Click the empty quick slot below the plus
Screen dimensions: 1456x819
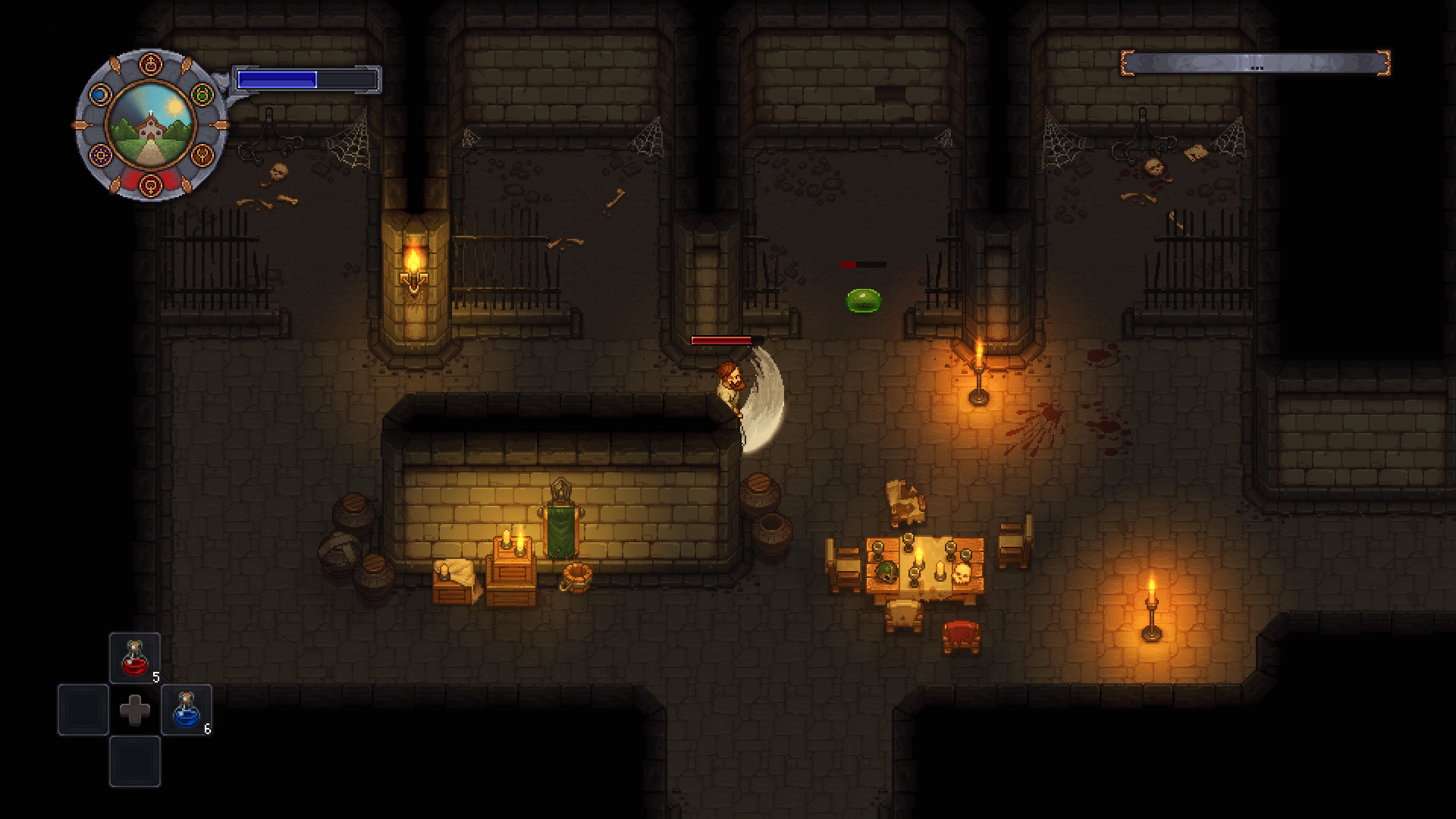[135, 761]
